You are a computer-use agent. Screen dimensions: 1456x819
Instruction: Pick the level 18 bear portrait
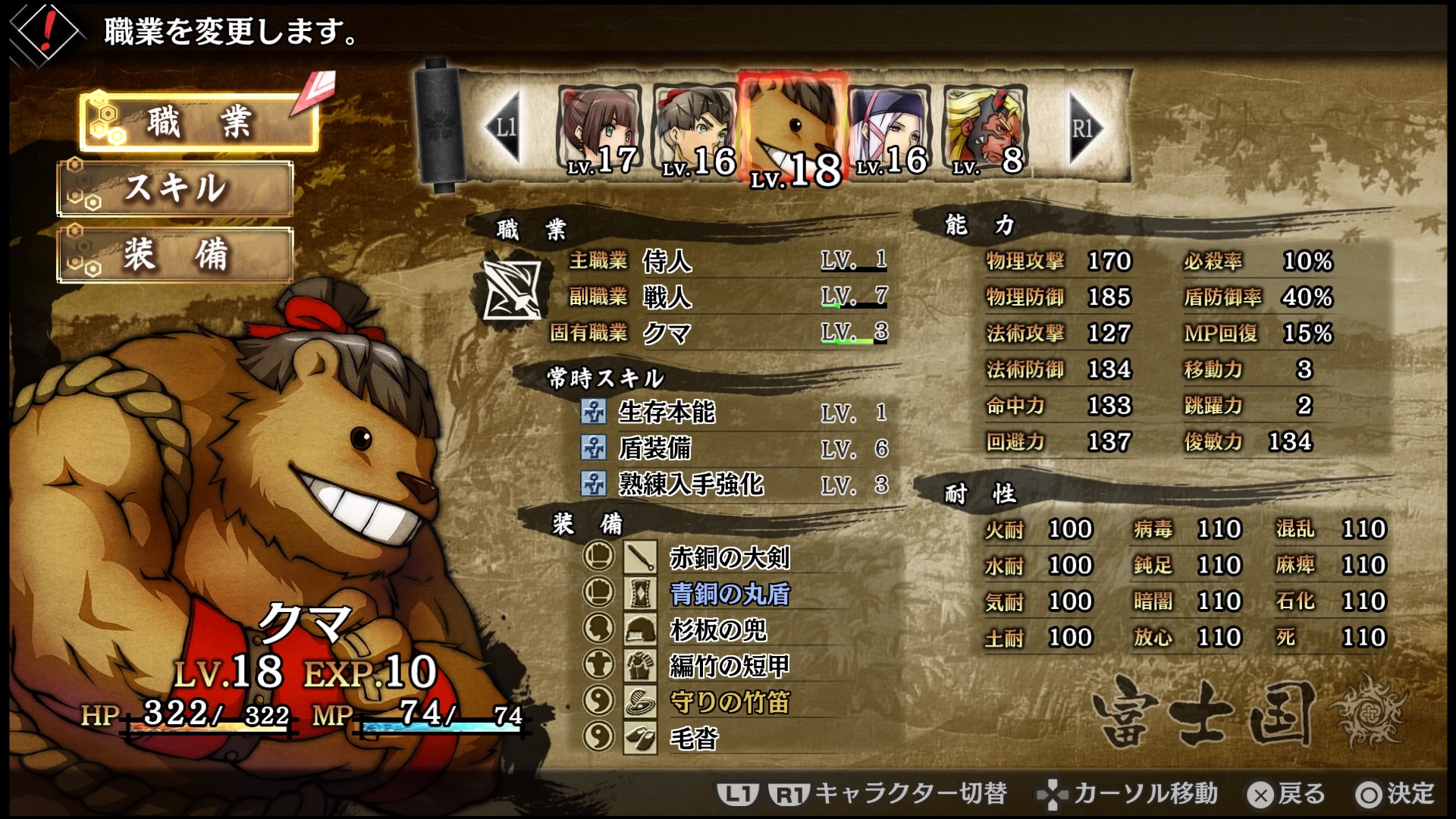(x=792, y=130)
